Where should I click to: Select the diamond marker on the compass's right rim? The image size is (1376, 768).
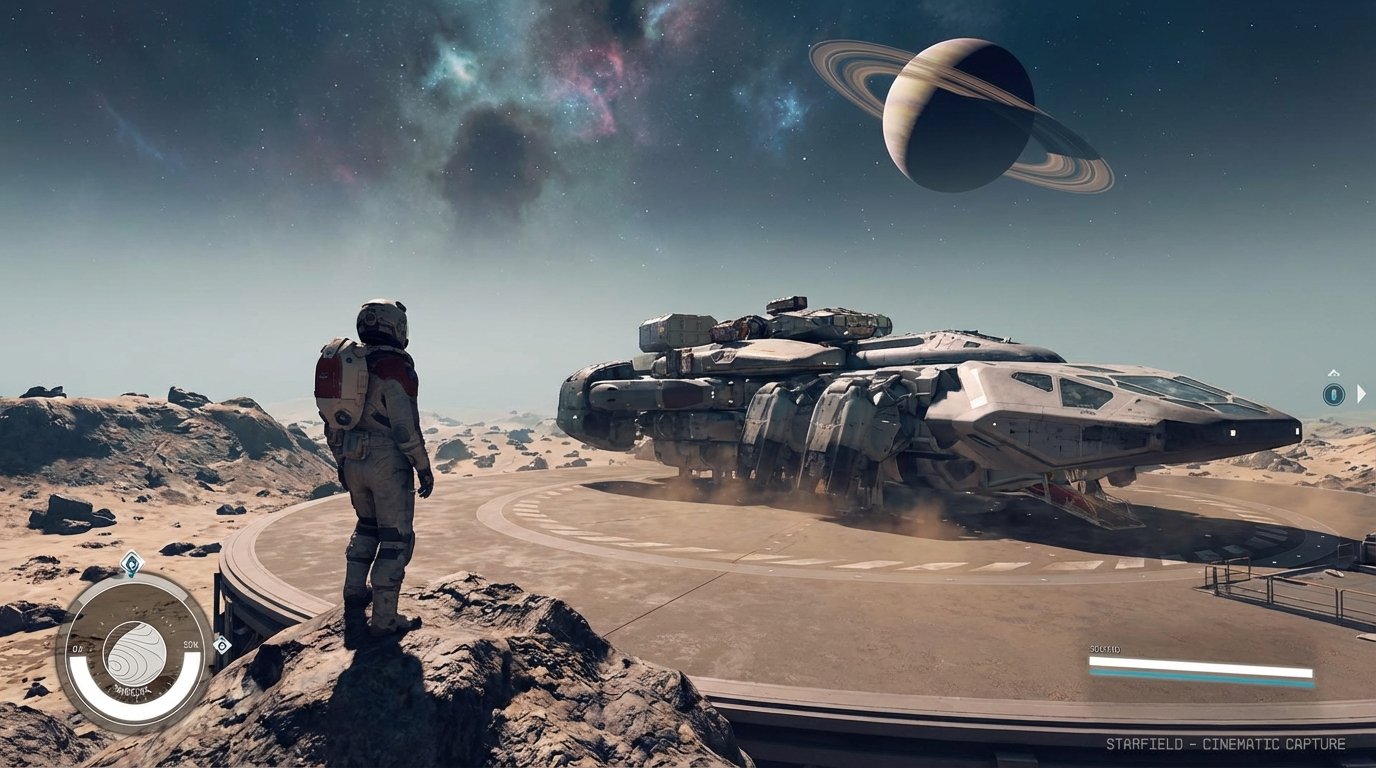(x=222, y=645)
